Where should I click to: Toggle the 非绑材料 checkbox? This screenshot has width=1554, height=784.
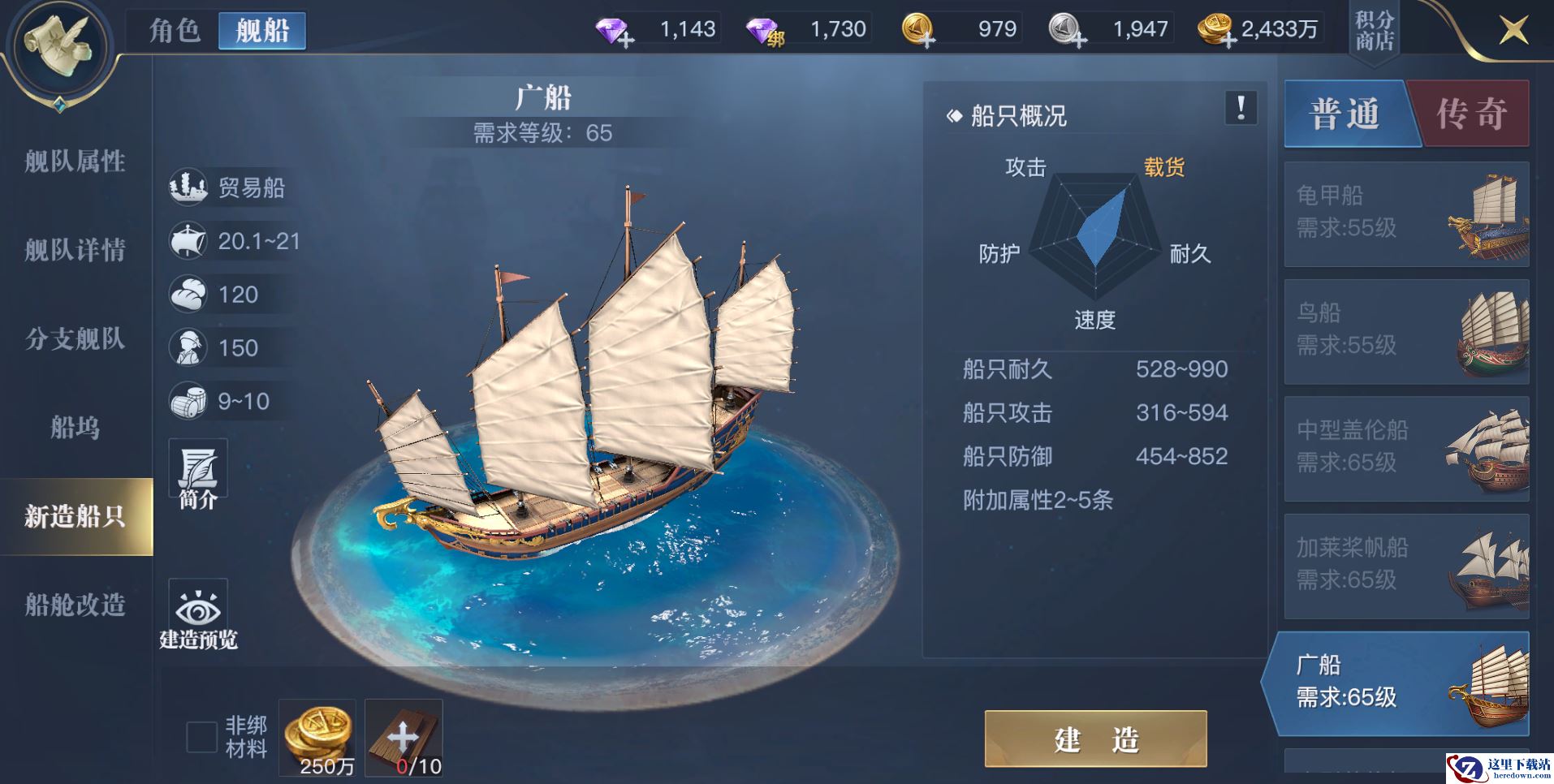click(x=201, y=737)
